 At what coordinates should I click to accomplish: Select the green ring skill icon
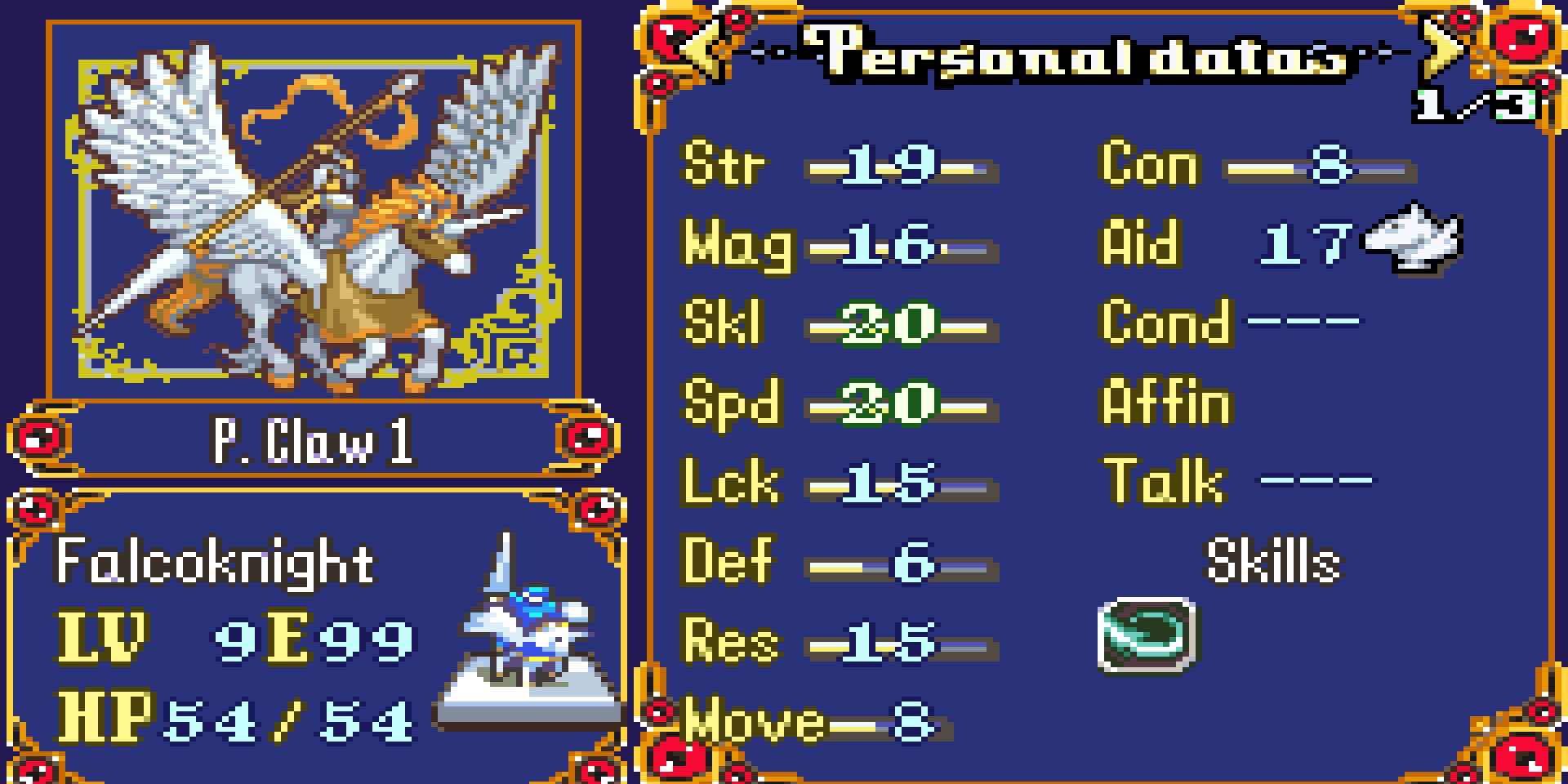(x=1147, y=635)
